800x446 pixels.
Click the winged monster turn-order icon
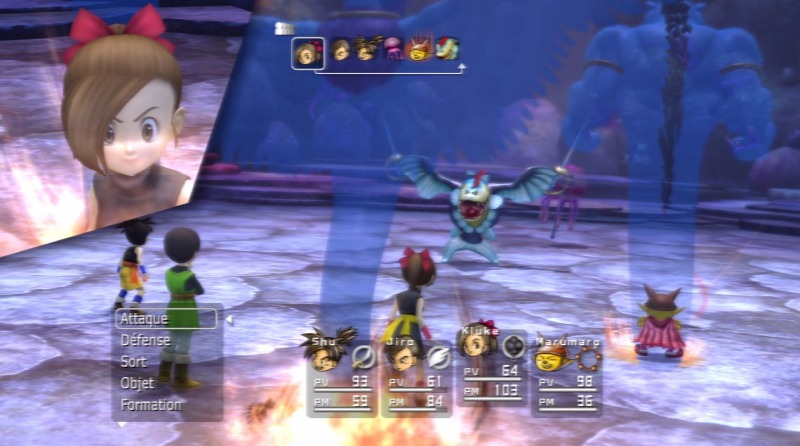446,49
